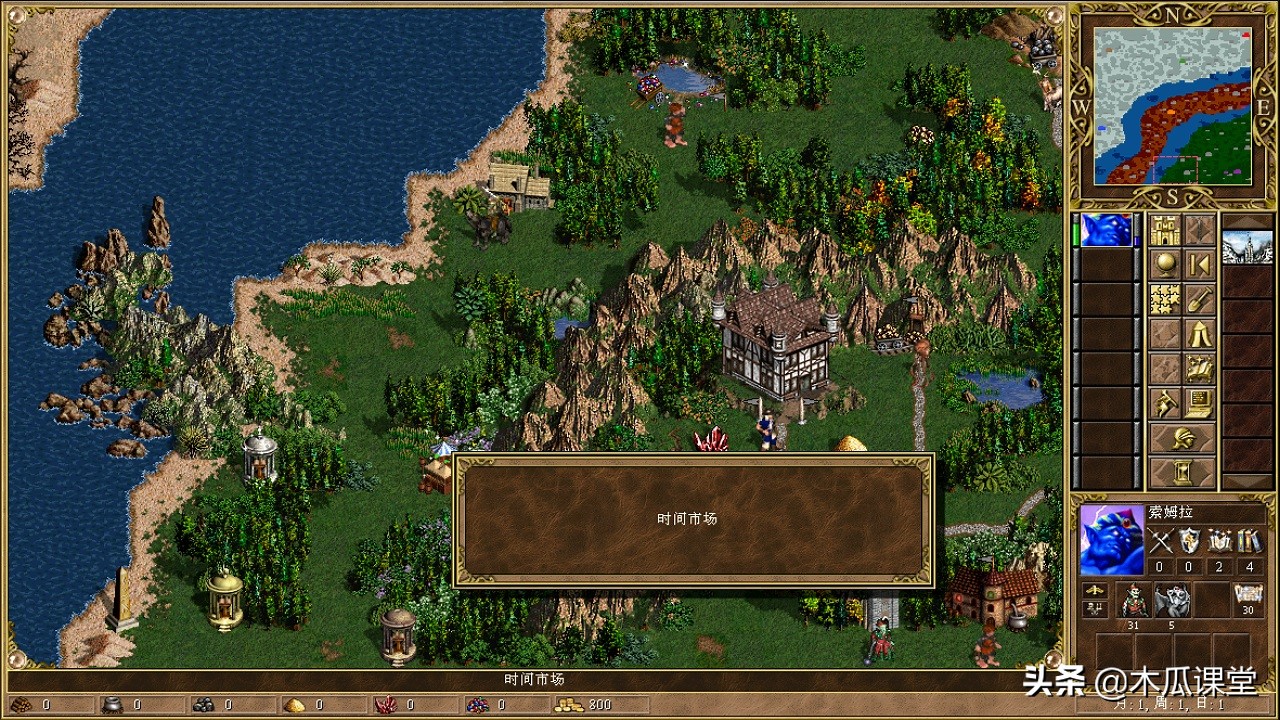Select next hero with the helmet button

click(x=1182, y=438)
